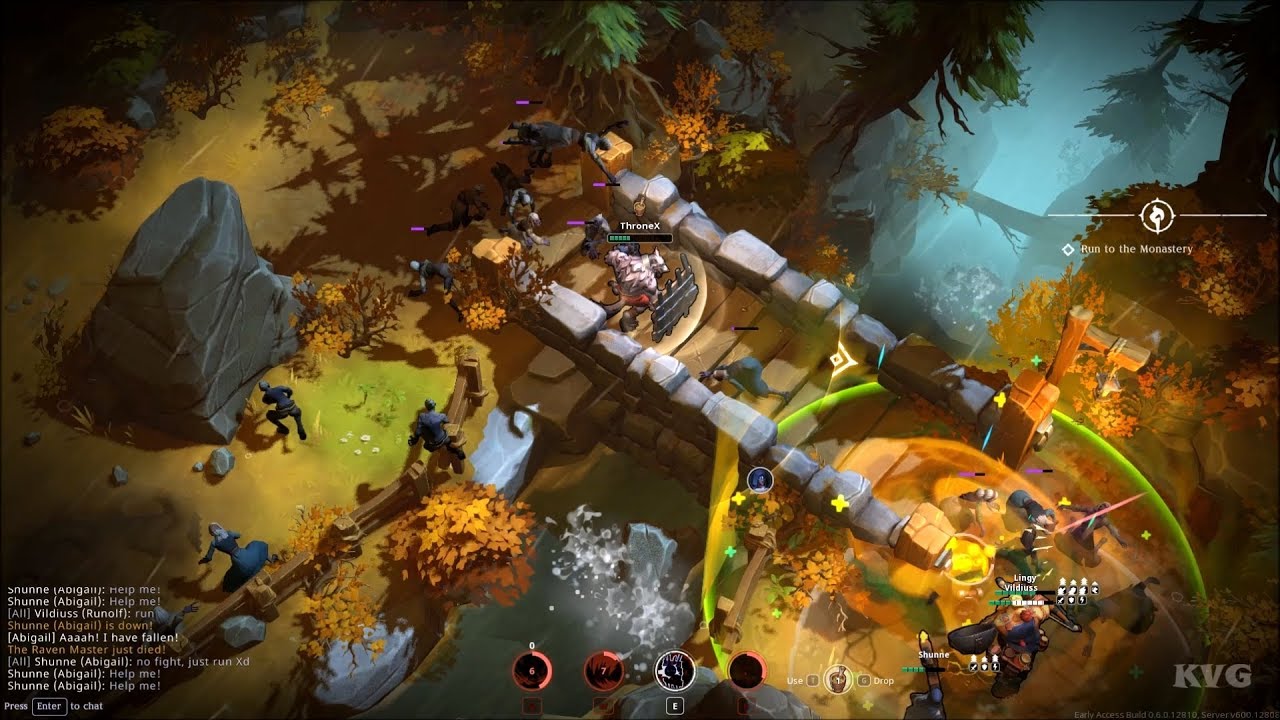
Task: Trigger the white-ringed ready ability icon
Action: pos(674,671)
